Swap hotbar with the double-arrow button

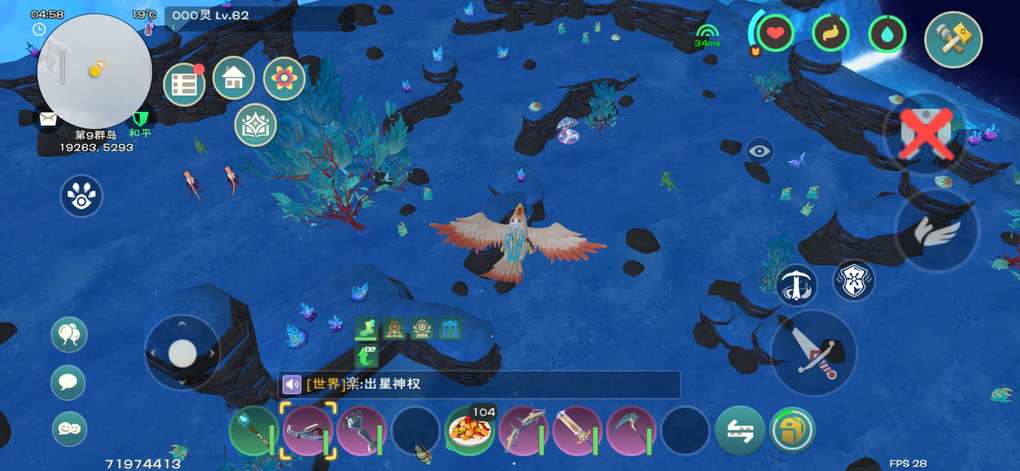click(740, 431)
